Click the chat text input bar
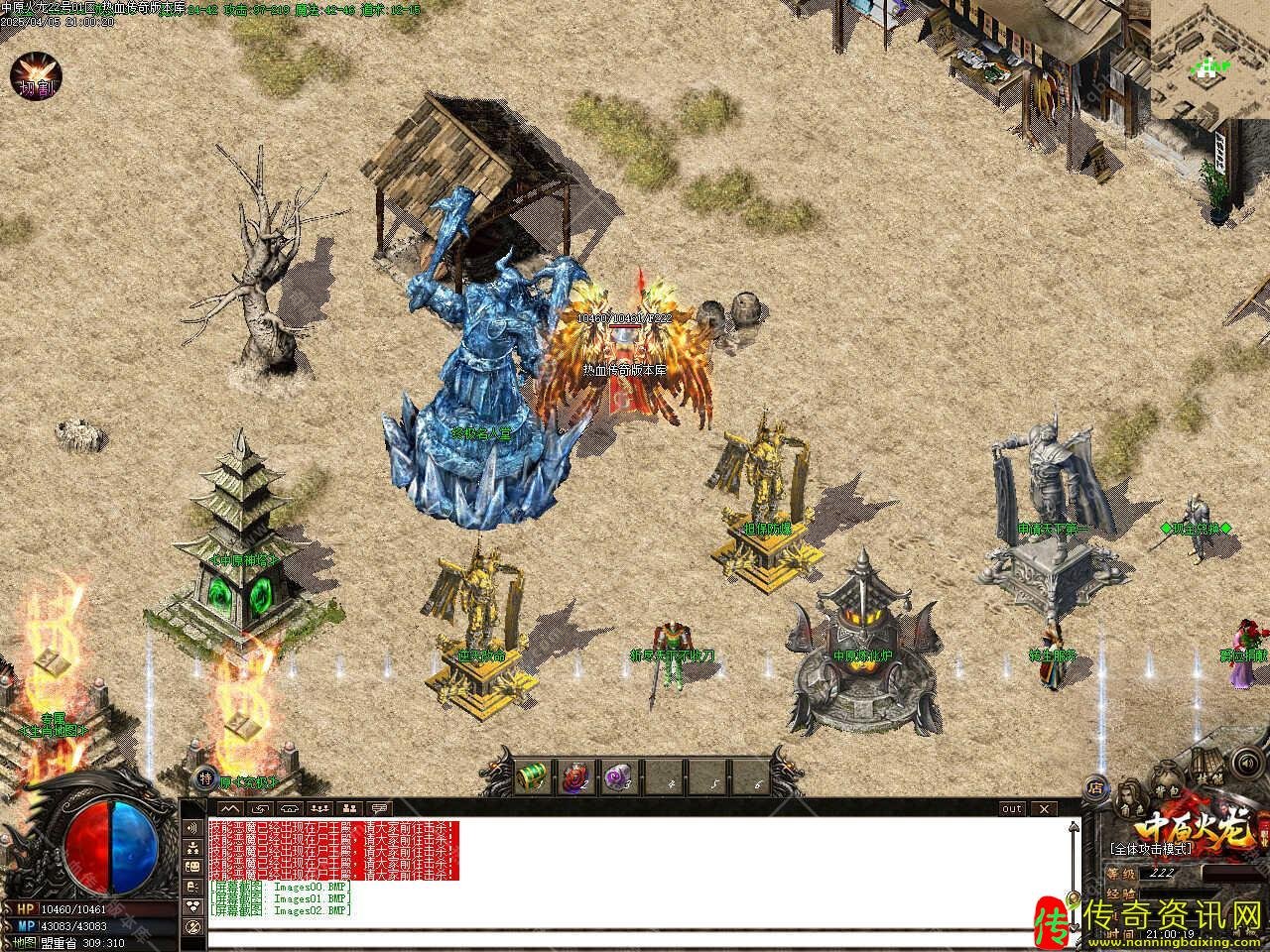The width and height of the screenshot is (1270, 952). [635, 938]
